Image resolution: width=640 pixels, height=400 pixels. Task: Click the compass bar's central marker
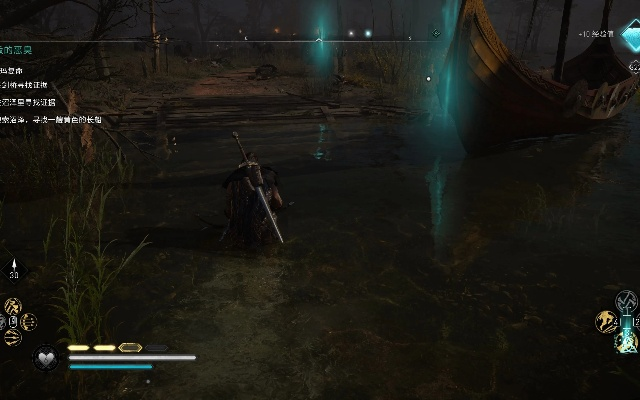[319, 40]
